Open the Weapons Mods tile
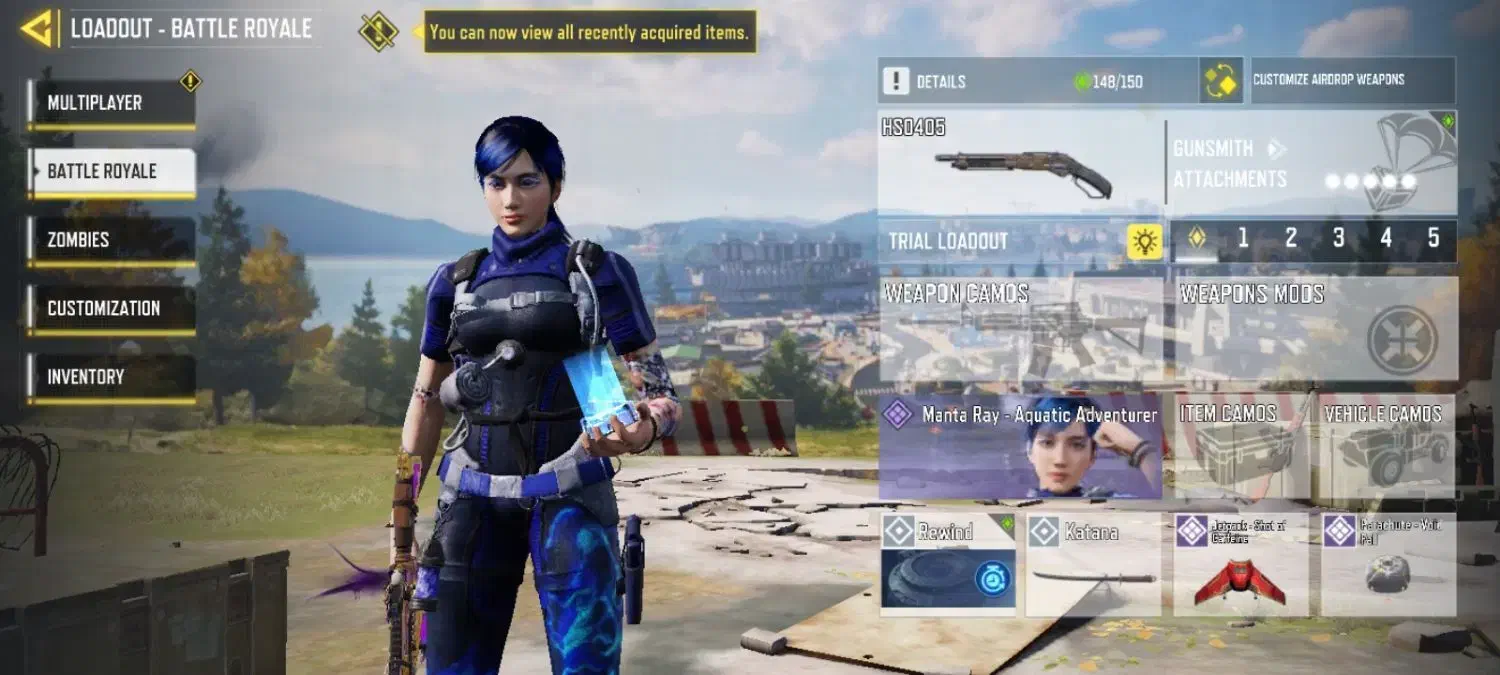Screen dimensions: 1500x675 (x=1314, y=328)
